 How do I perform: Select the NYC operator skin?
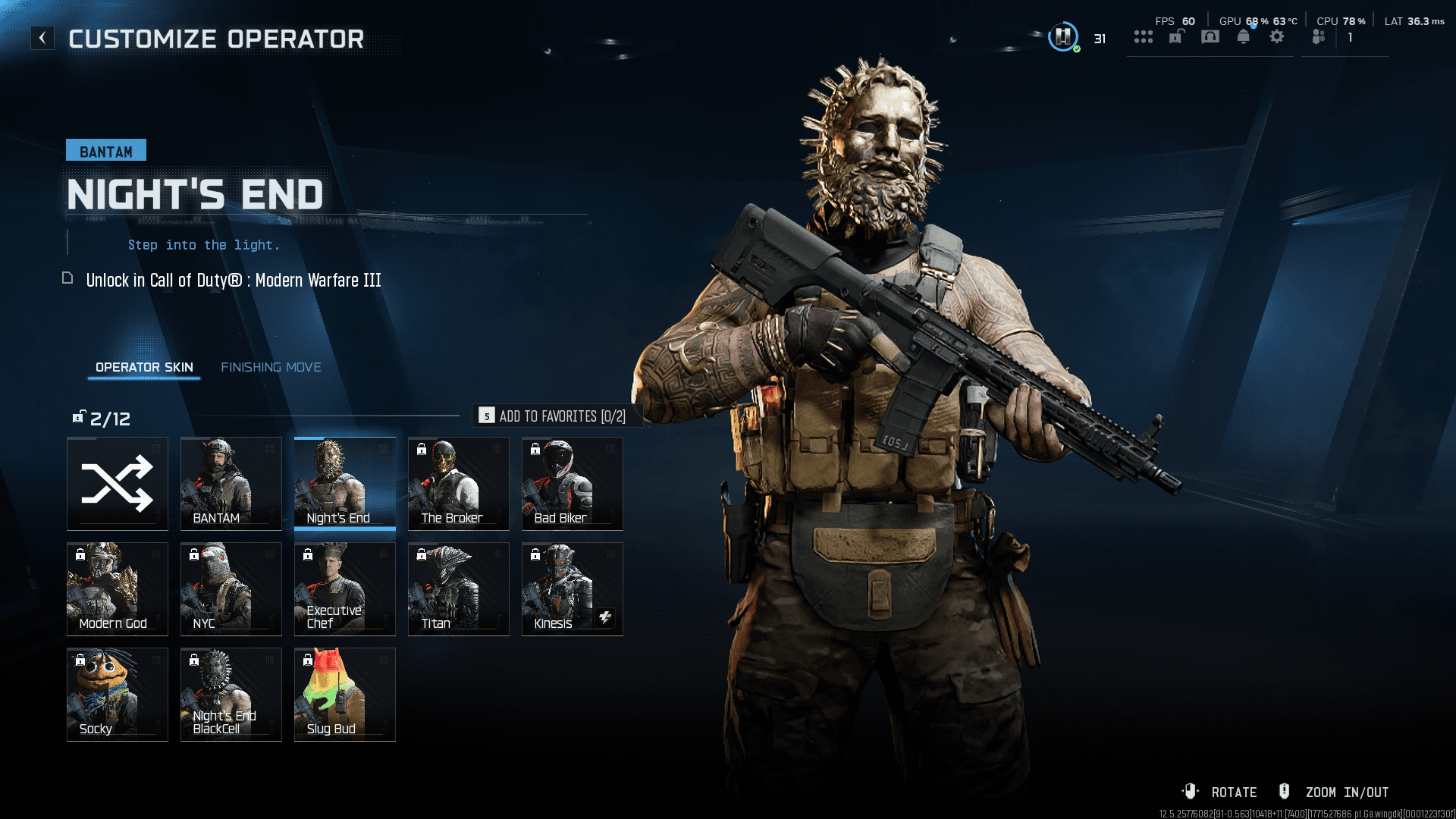[231, 589]
